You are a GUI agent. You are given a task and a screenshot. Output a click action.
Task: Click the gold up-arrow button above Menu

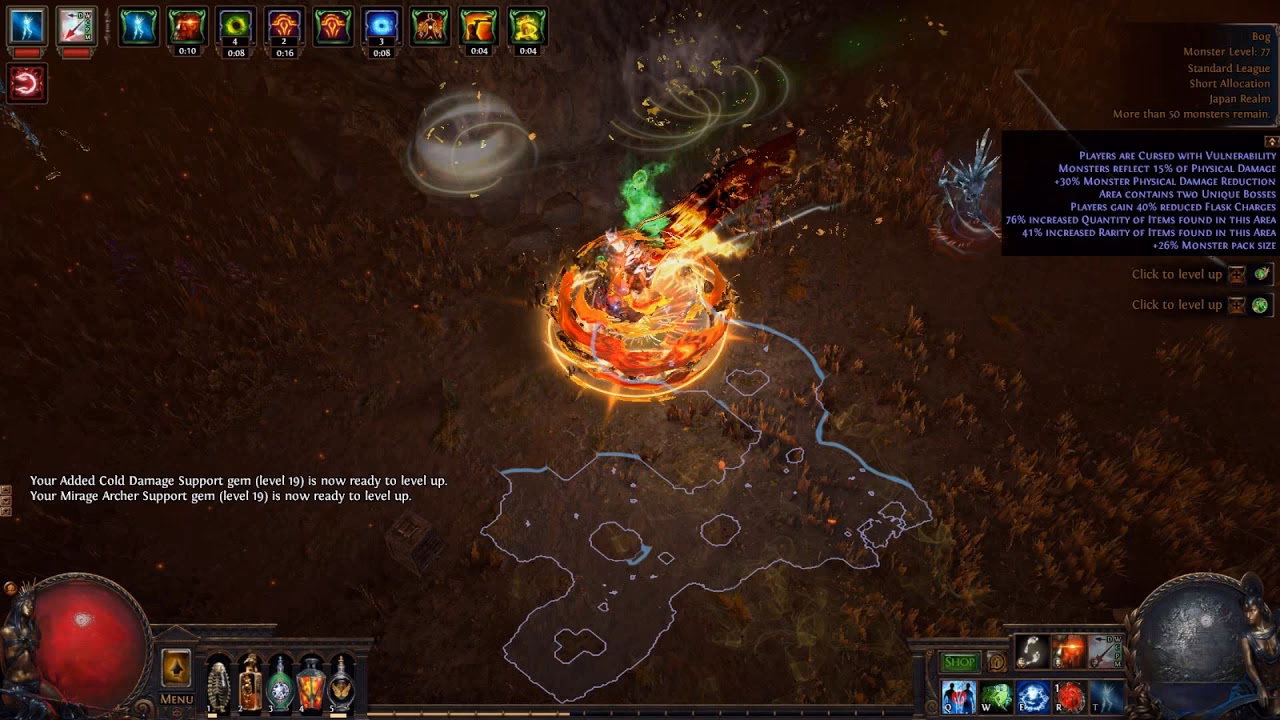(x=176, y=667)
